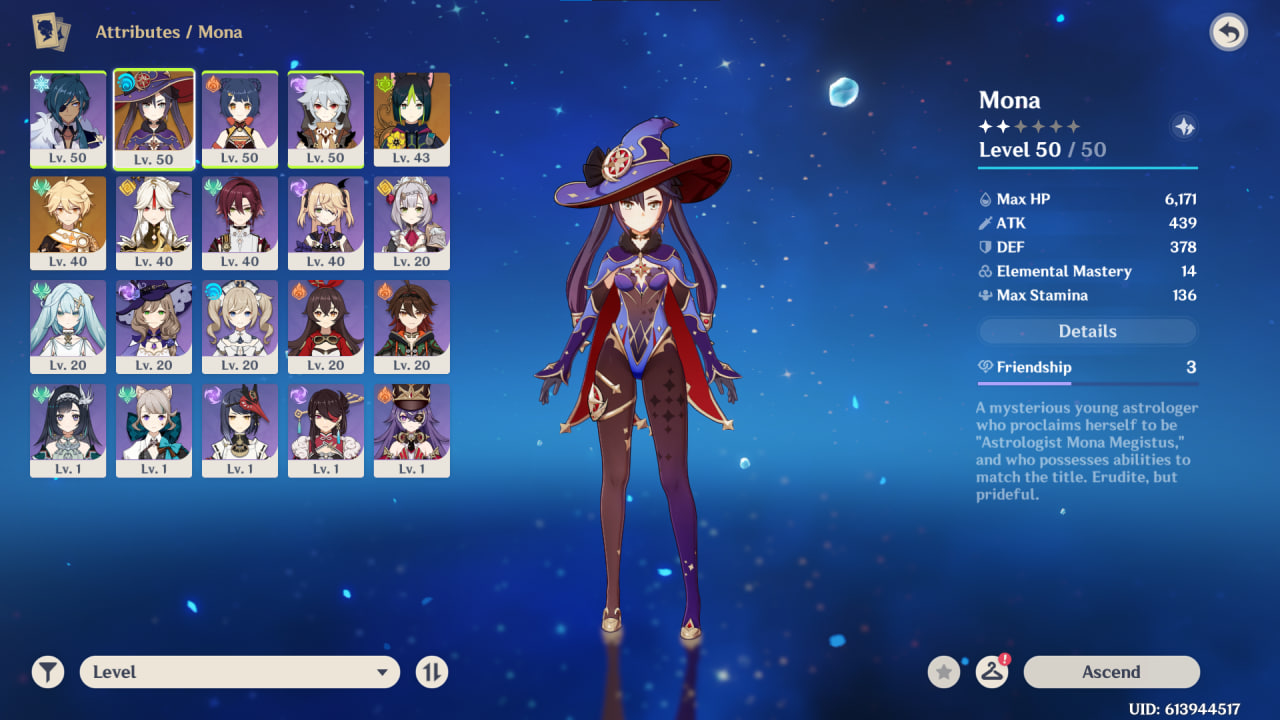Select Fischl from the roster
This screenshot has height=720, width=1280.
click(x=326, y=222)
